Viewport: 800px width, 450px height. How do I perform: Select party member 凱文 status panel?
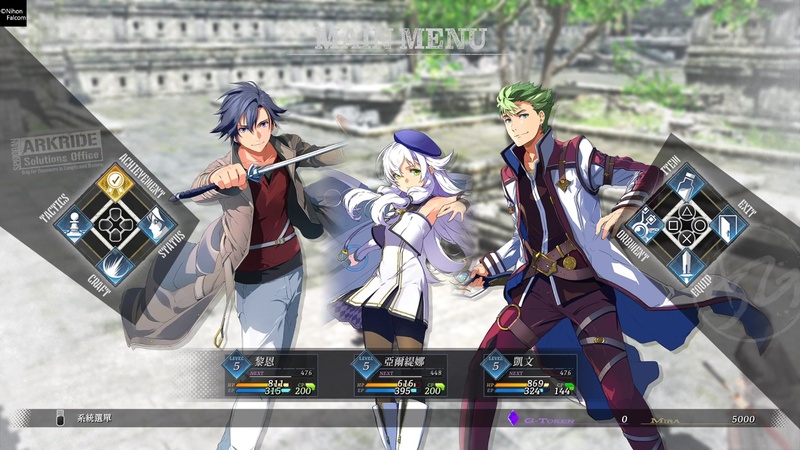[x=531, y=375]
